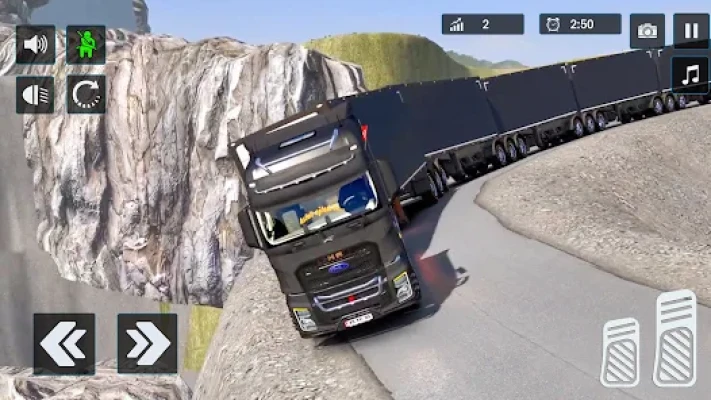711x400 pixels.
Task: Steer left with the left arrow button
Action: point(63,343)
